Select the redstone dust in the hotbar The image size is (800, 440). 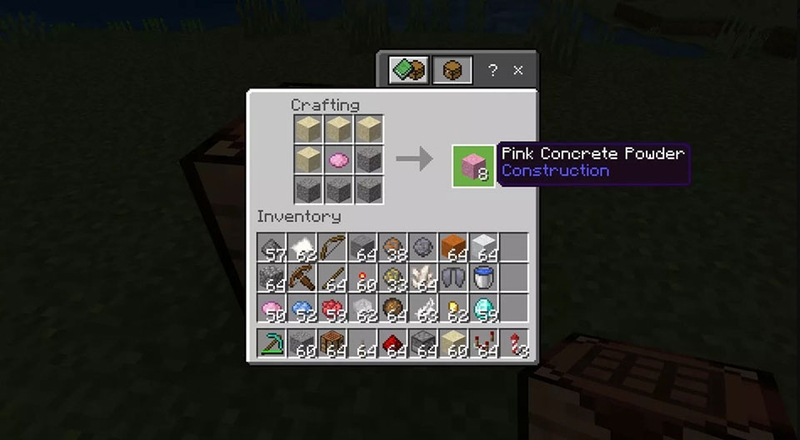tap(391, 345)
